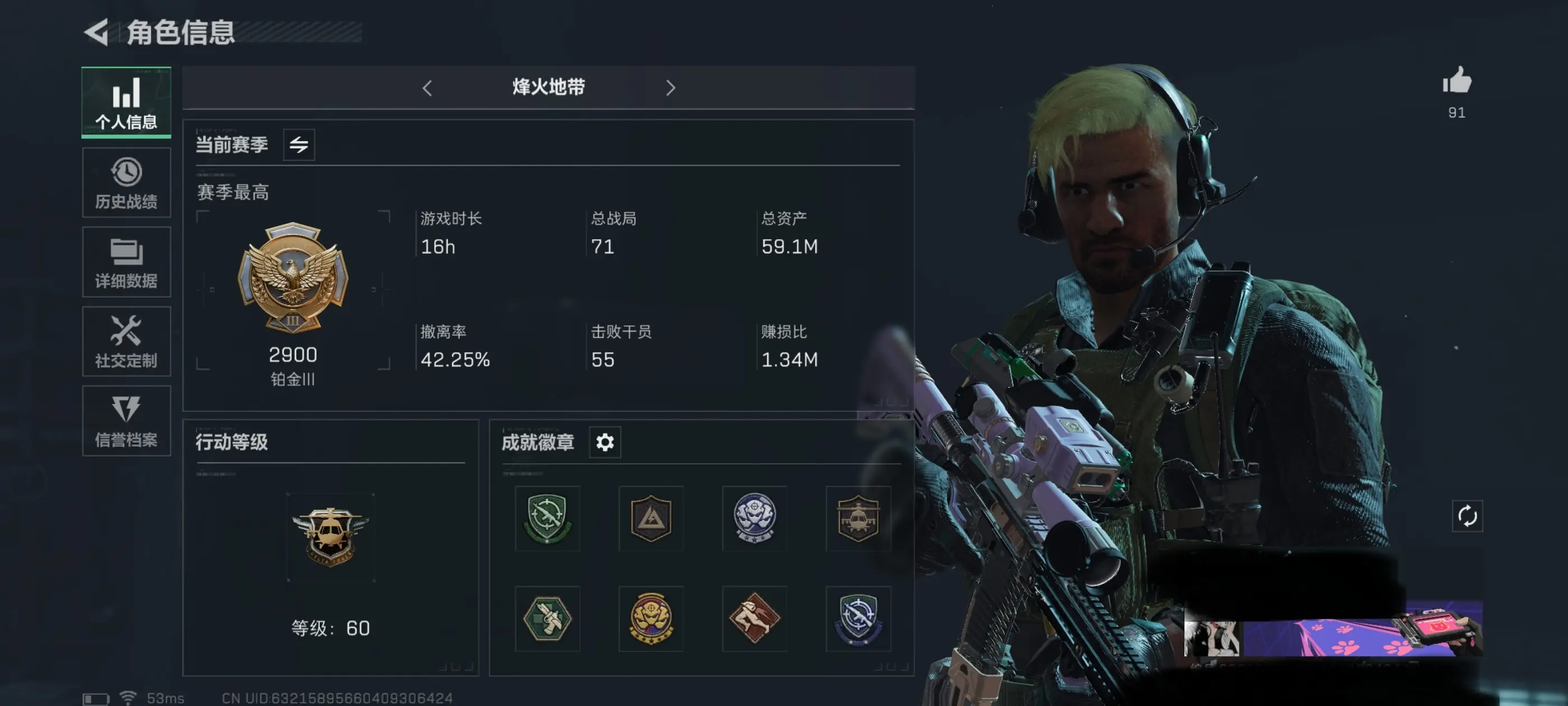Select the 烽火地带 mode tab
Screen dimensions: 1568x706
coord(548,88)
